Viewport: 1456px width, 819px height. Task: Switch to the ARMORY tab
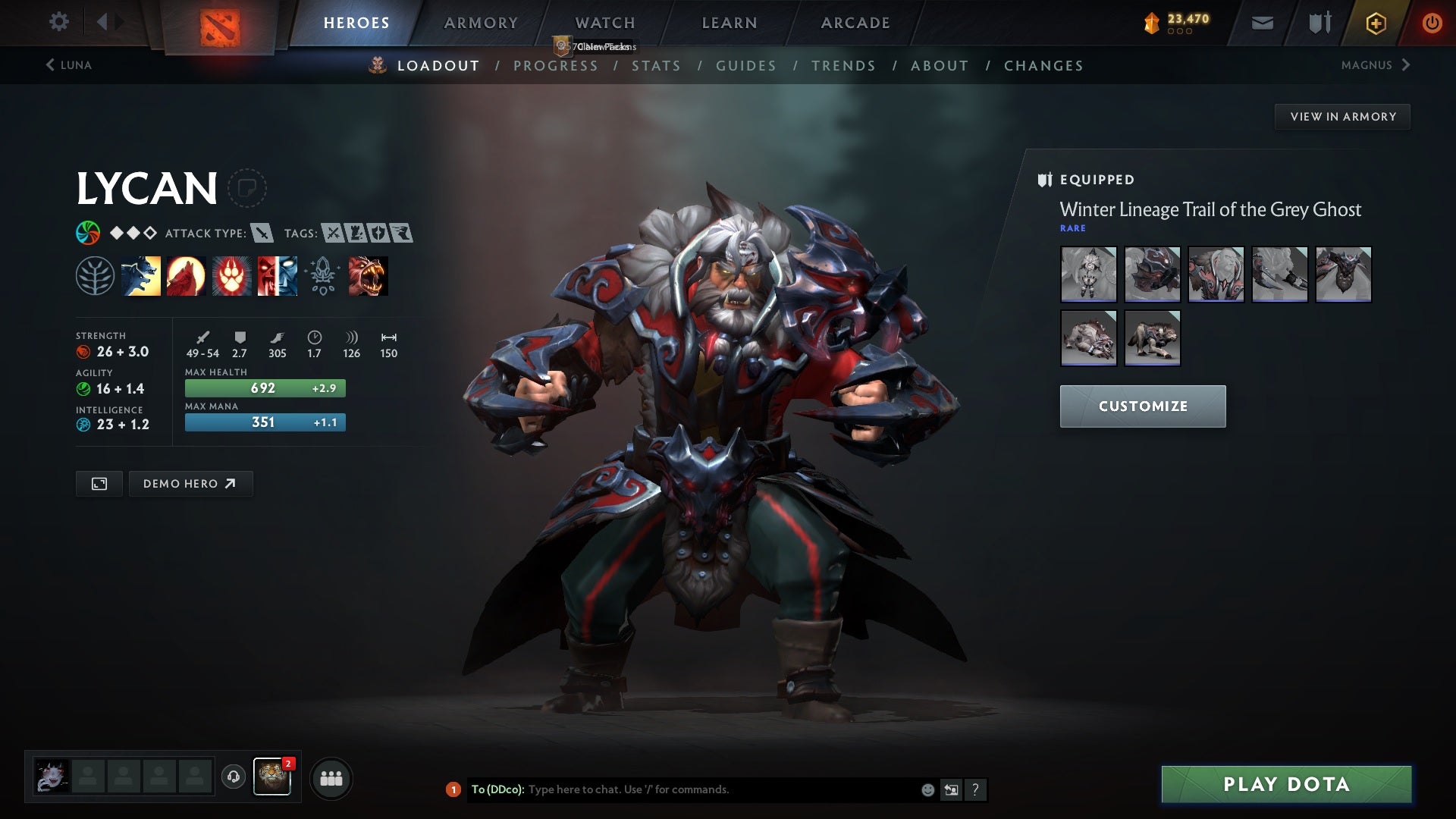[481, 23]
